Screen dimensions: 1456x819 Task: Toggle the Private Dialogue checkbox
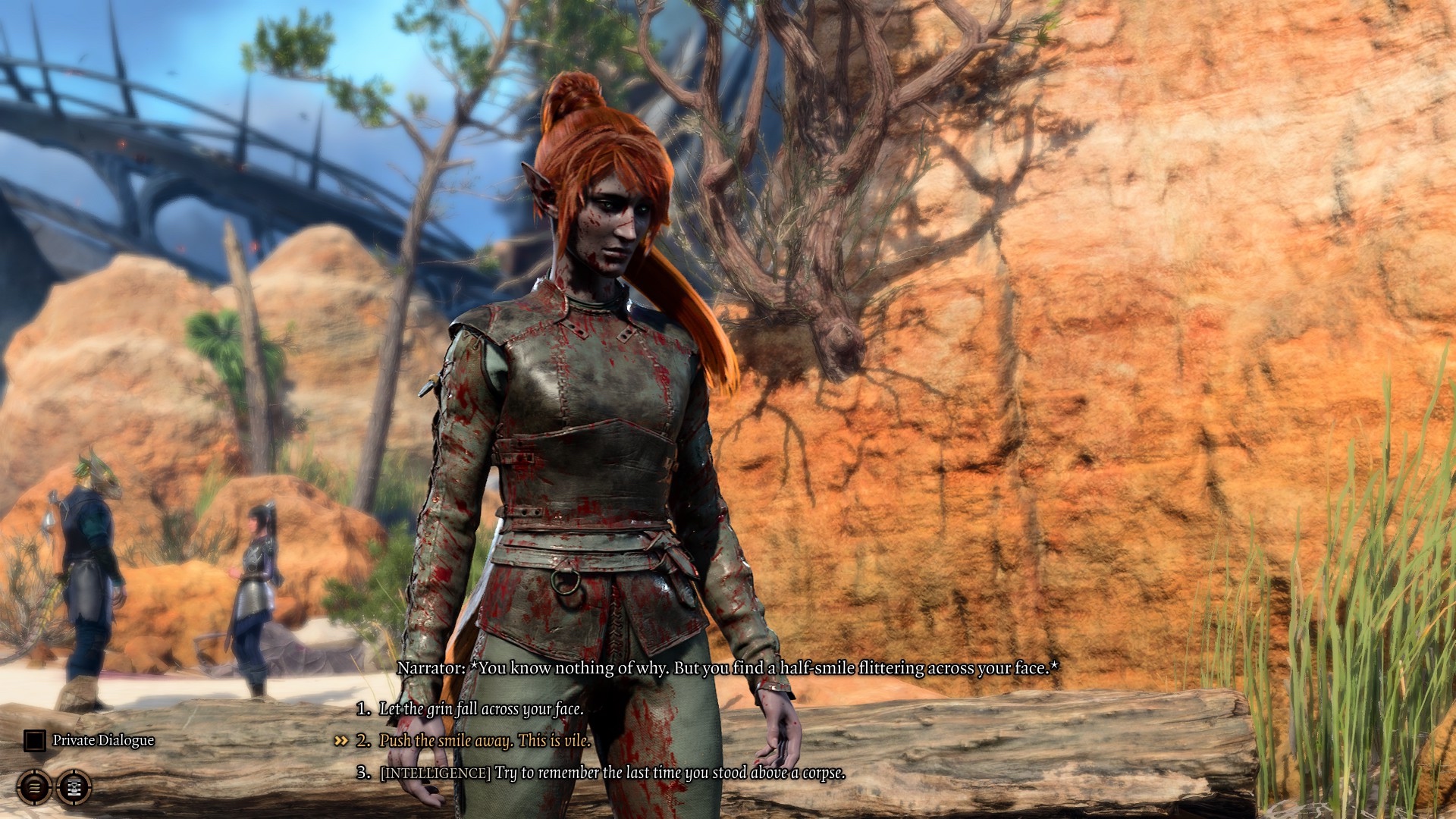click(x=34, y=740)
